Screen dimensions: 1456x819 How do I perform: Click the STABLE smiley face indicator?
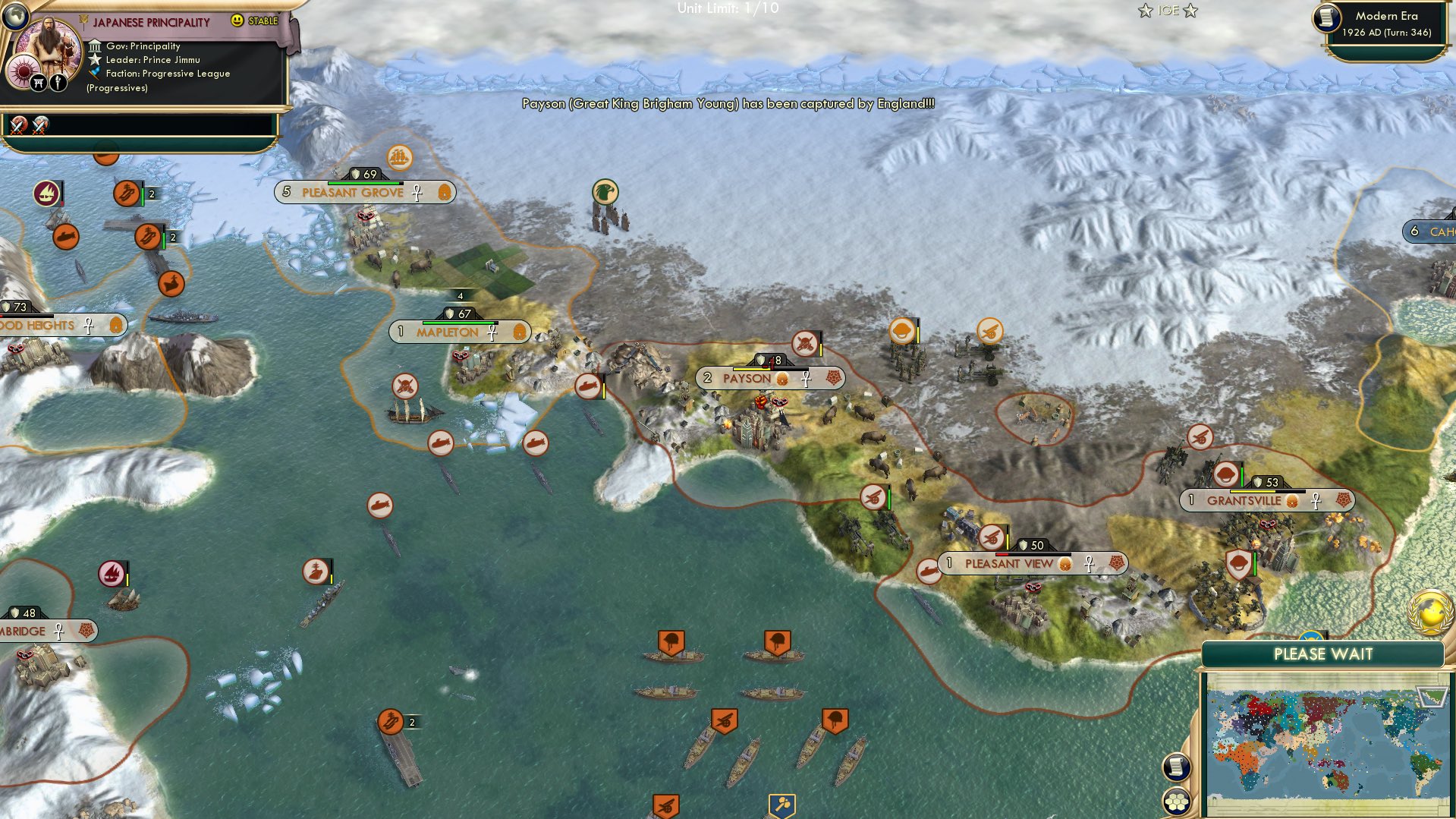[237, 21]
